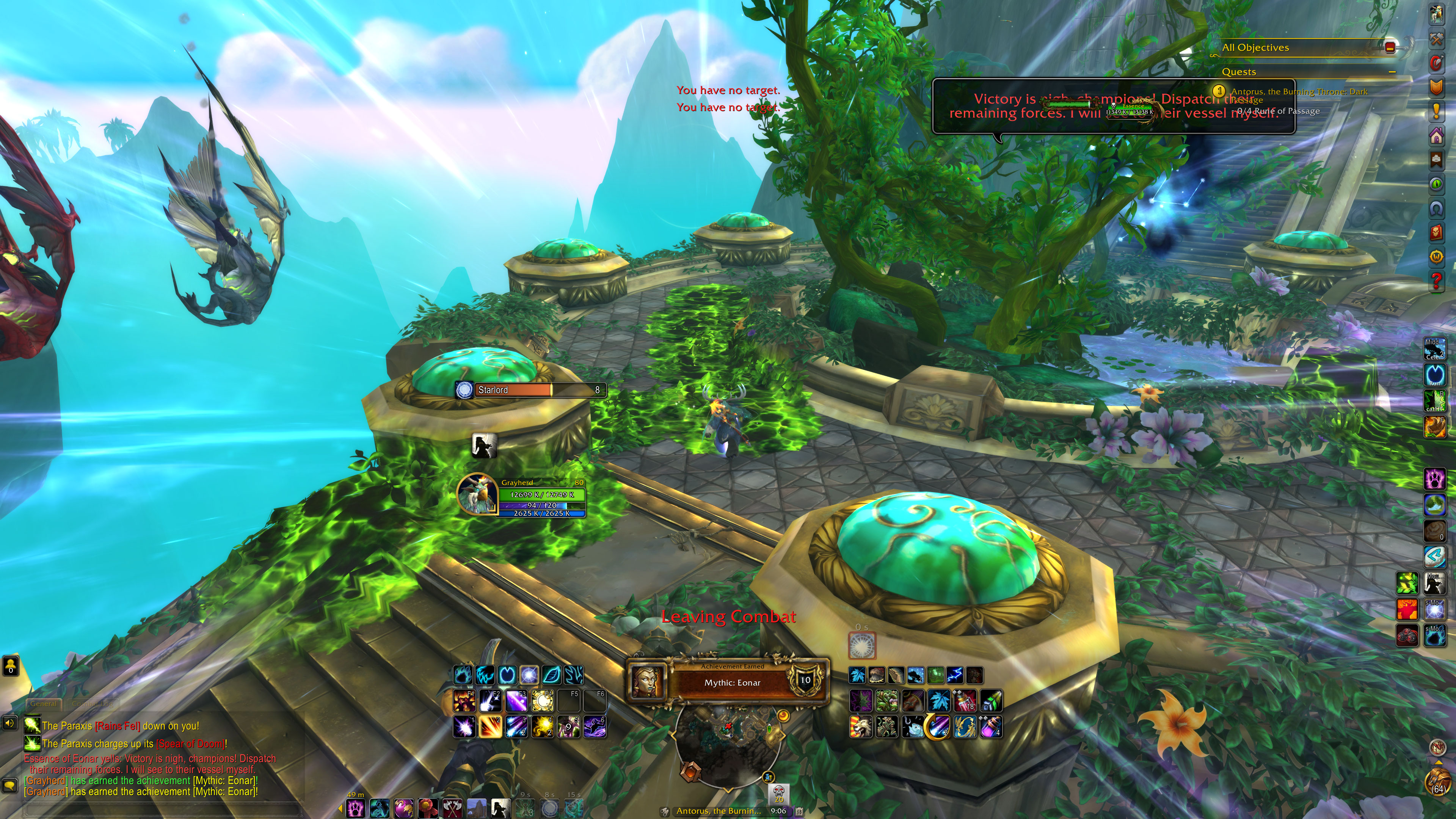Open the chat speech bubble menu
This screenshot has width=1456, height=819.
(9, 785)
